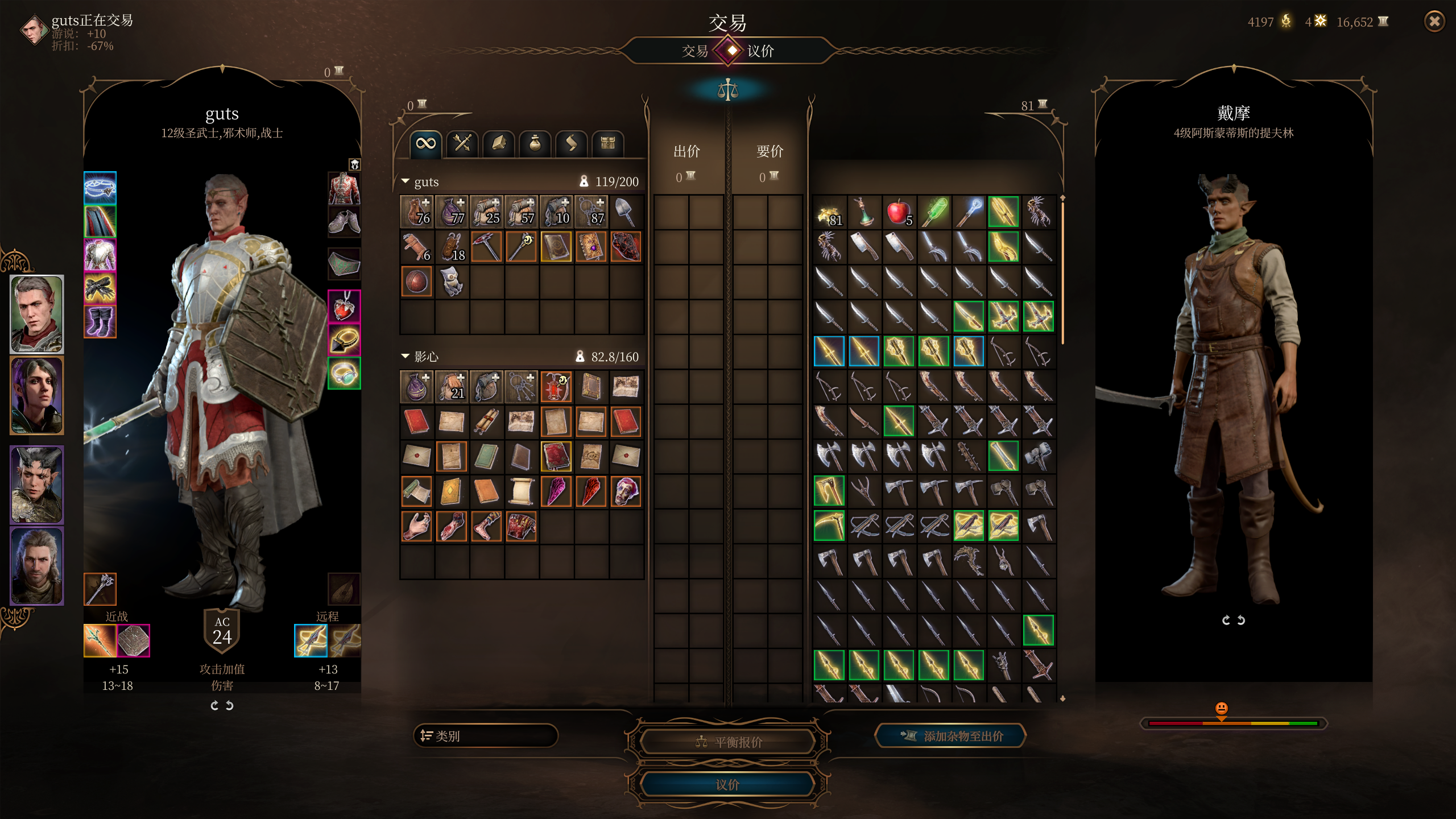This screenshot has height=819, width=1456.
Task: Click the heart amulet equipment slot
Action: tap(344, 307)
